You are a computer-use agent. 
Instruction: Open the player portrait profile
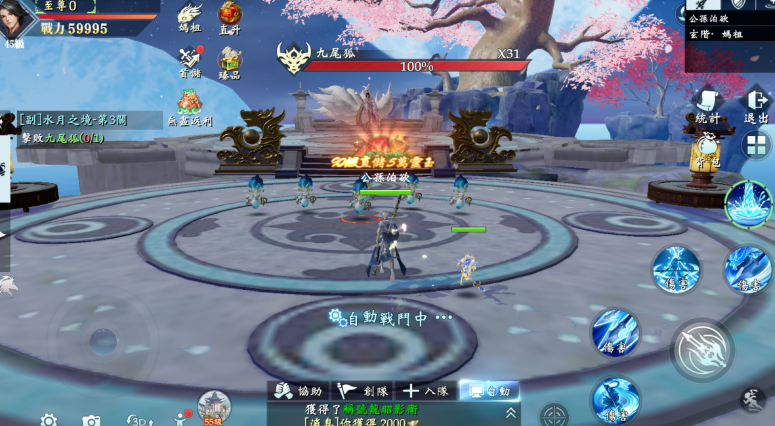(17, 20)
